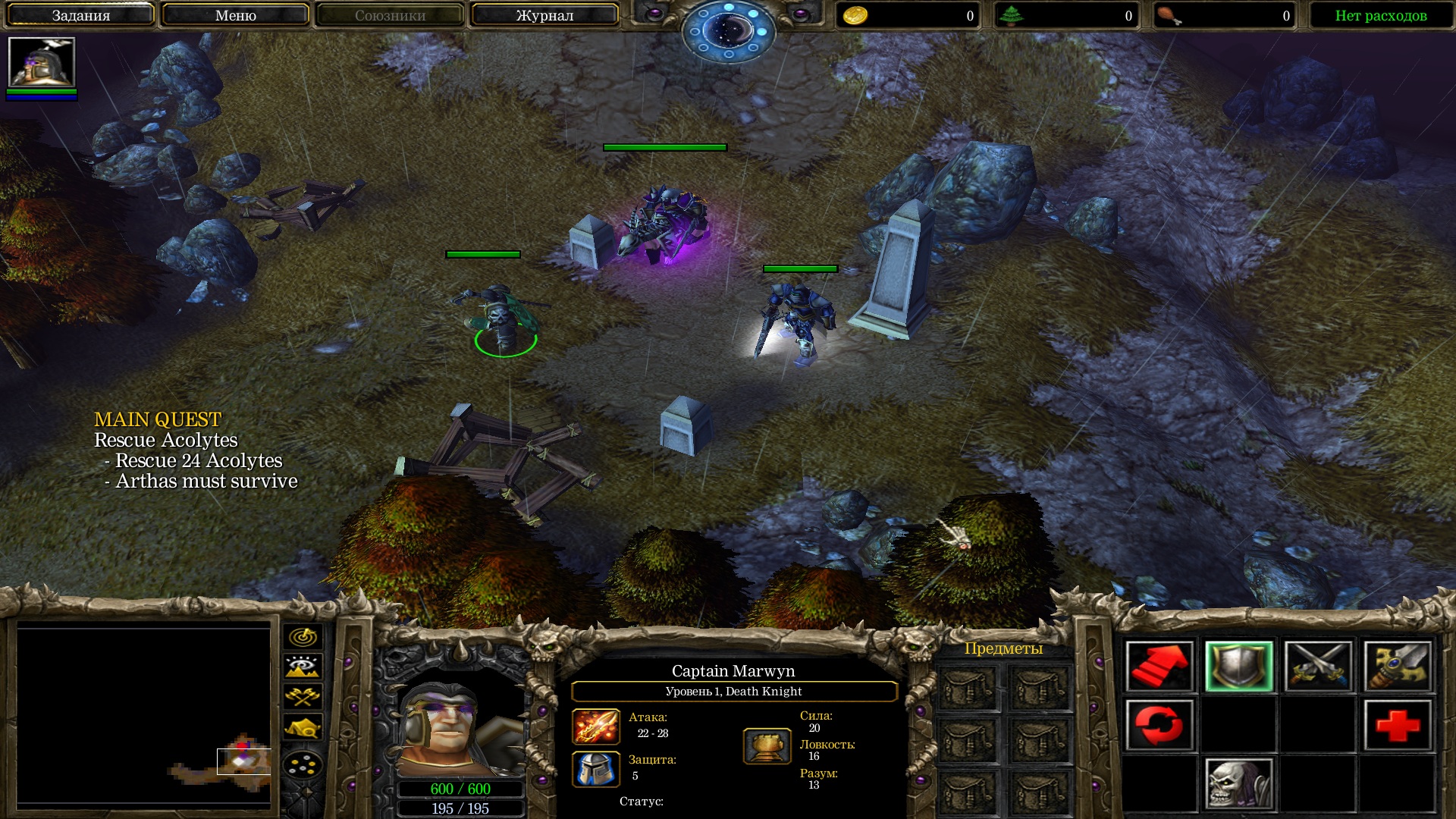The width and height of the screenshot is (1456, 819).
Task: Toggle formation movement button
Action: 303,765
